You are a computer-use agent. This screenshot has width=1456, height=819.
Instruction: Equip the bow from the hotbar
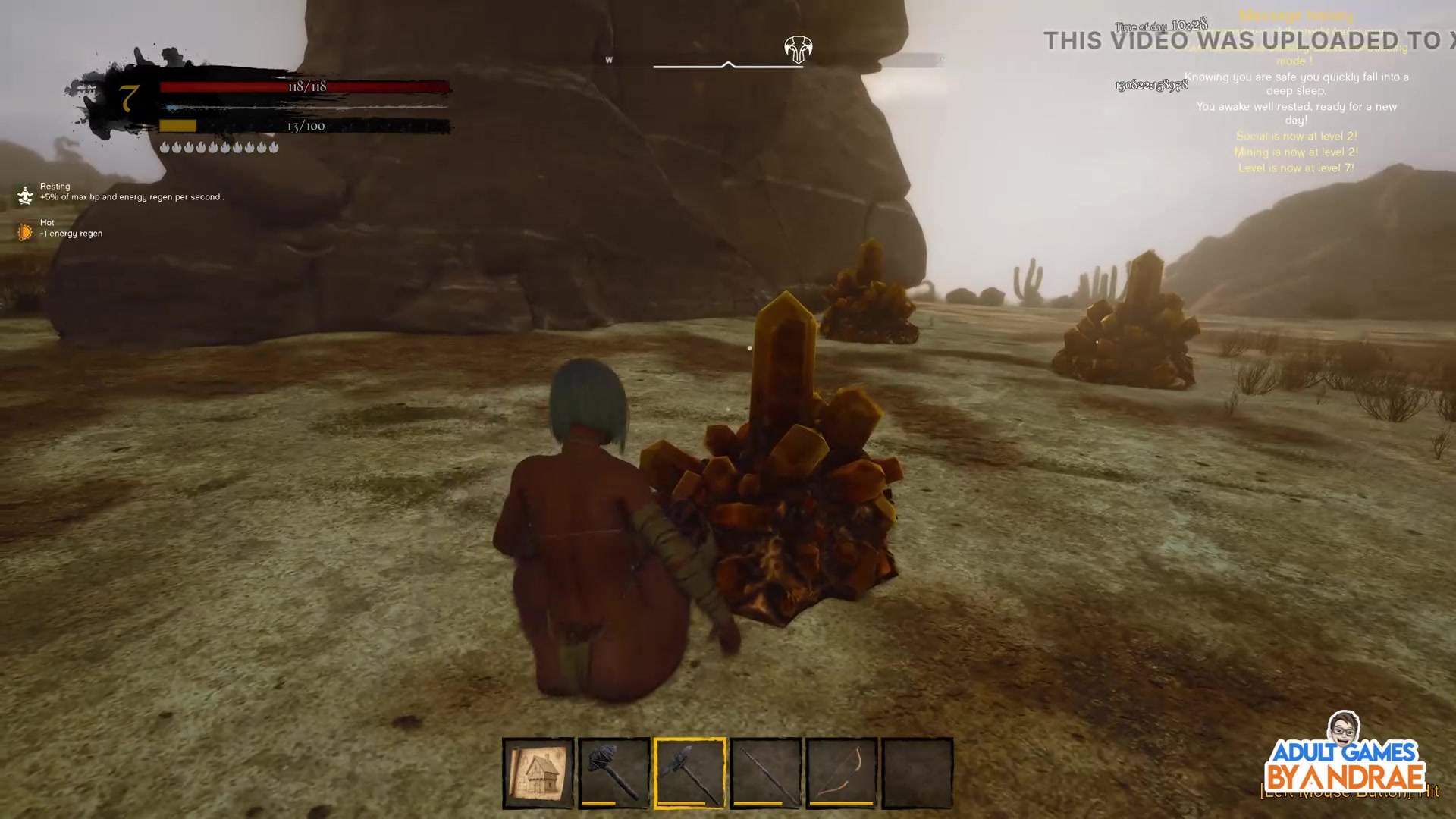click(x=841, y=773)
